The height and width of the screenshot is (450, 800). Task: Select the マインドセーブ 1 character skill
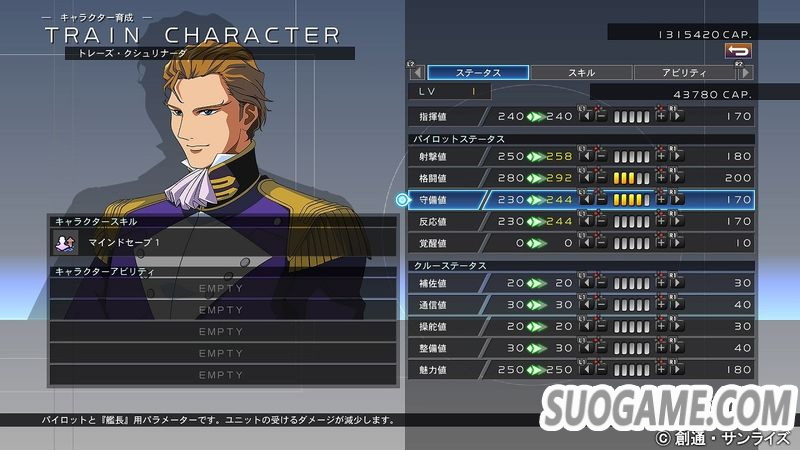coord(223,242)
